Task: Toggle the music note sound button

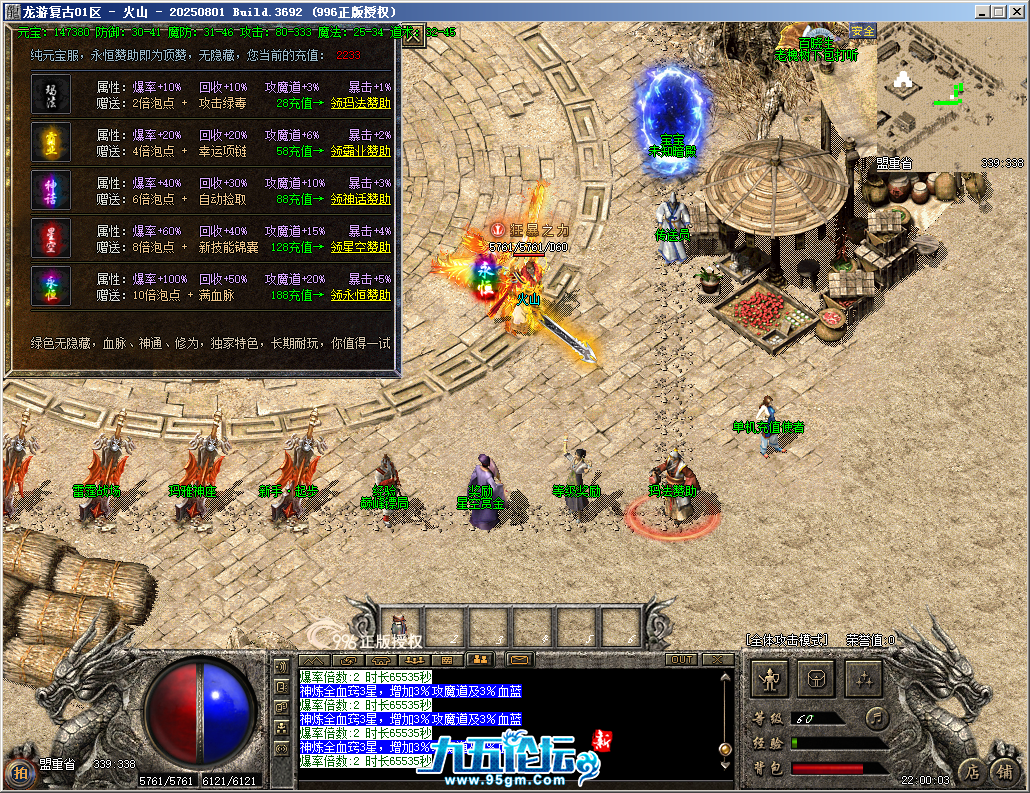Action: 877,718
